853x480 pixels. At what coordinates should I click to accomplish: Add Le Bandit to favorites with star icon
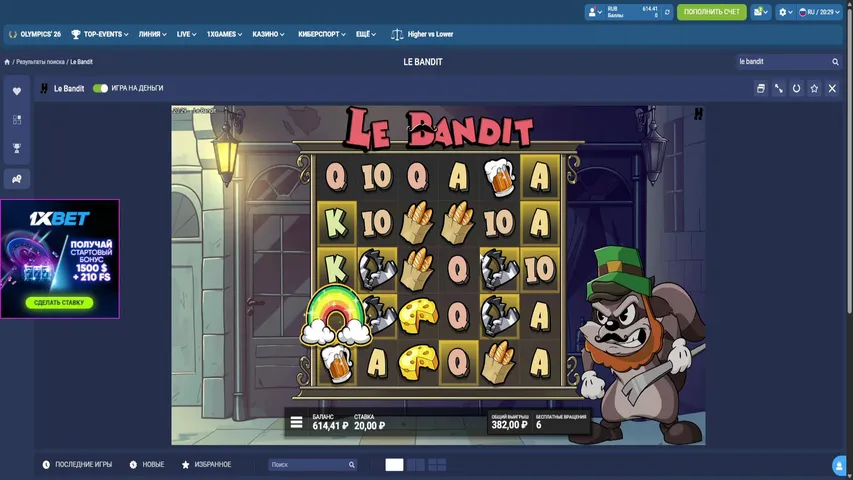pos(815,88)
